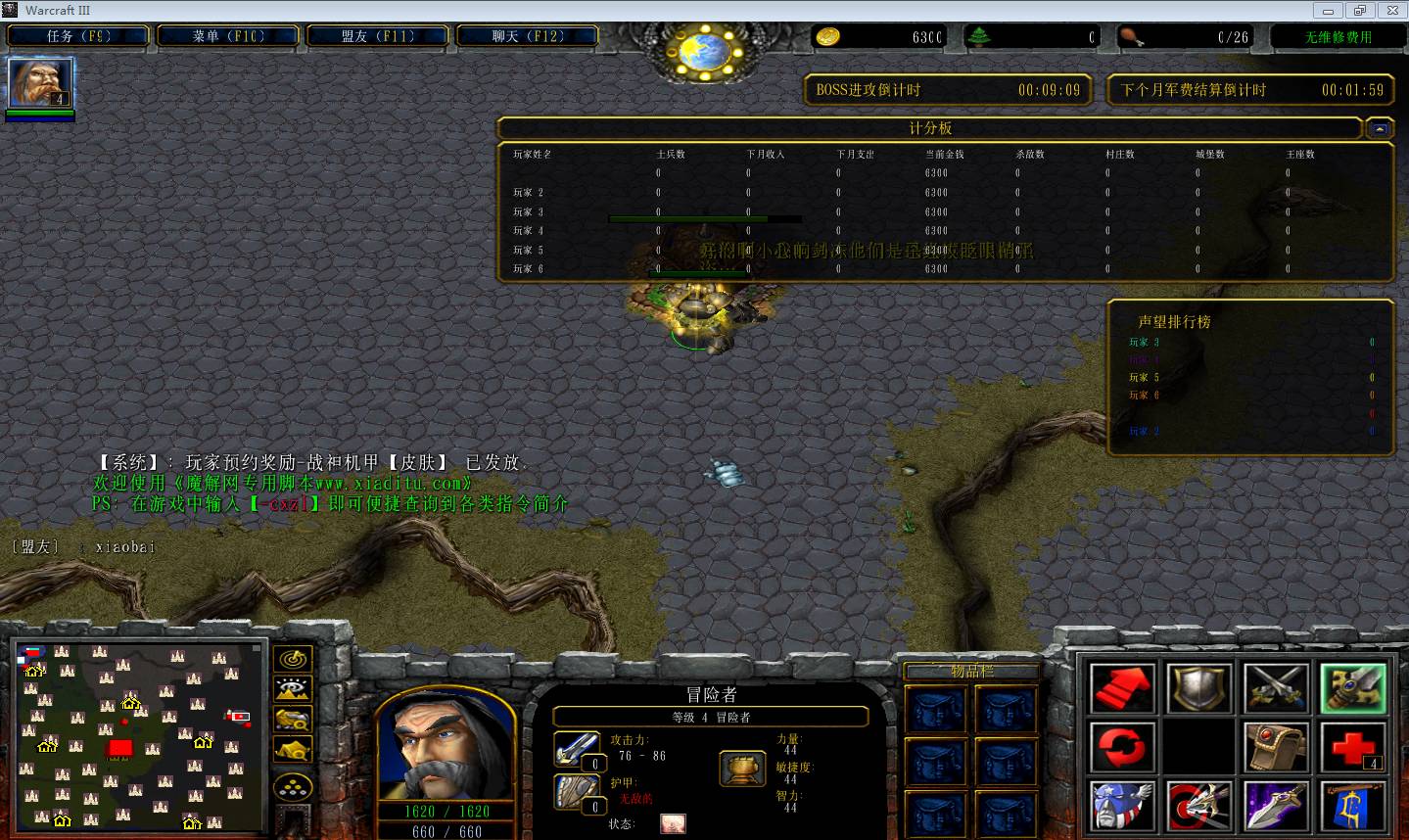Select the hero portrait icon at top-left

point(40,83)
